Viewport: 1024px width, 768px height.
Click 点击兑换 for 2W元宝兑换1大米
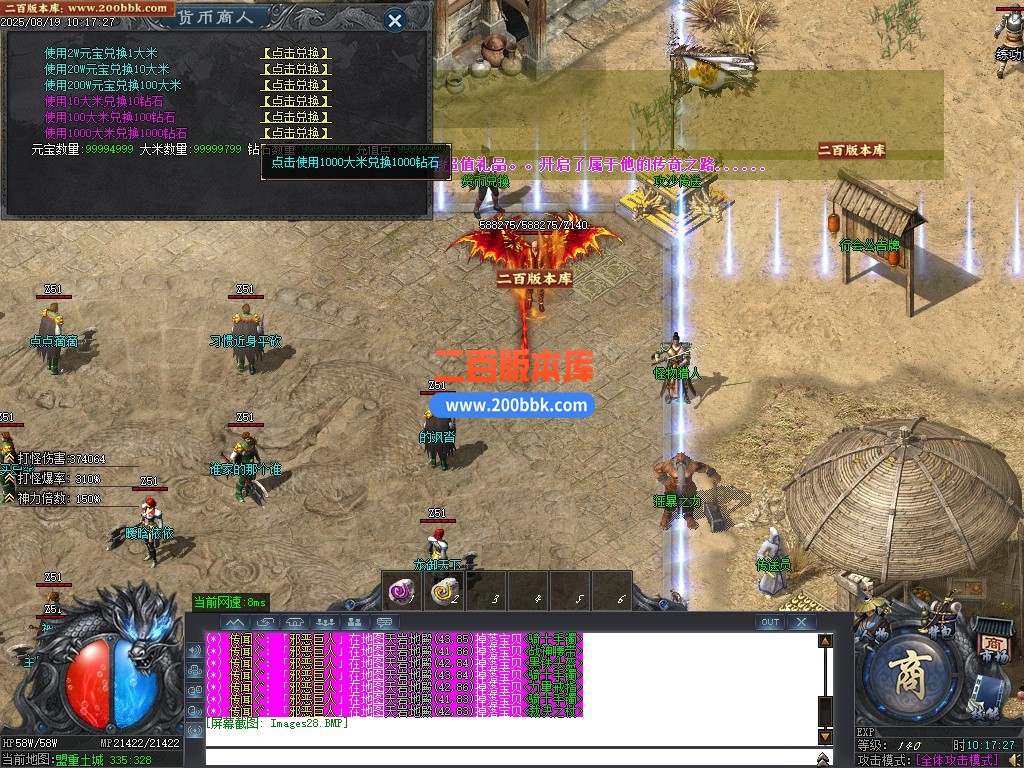pos(296,54)
